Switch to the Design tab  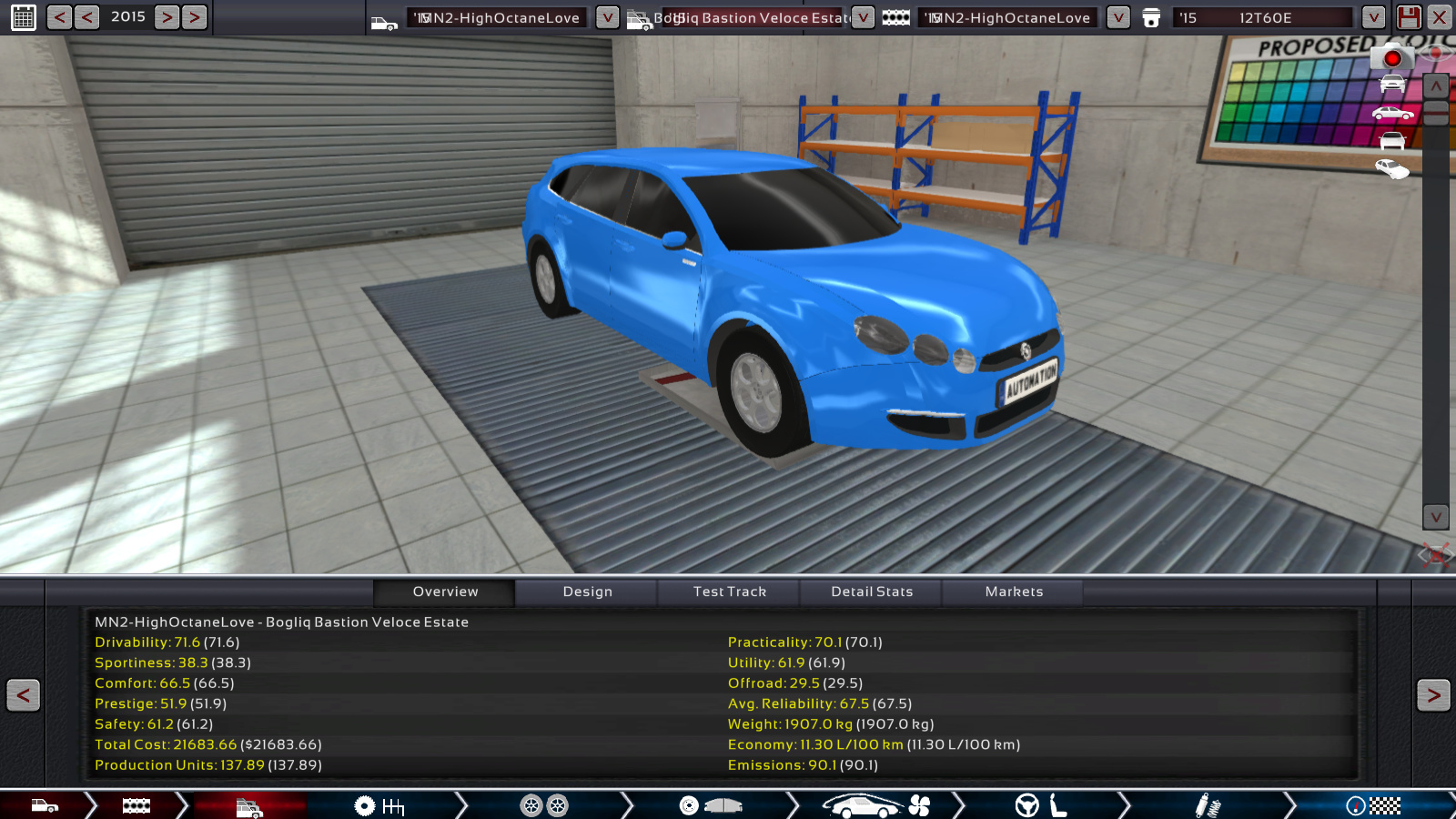pyautogui.click(x=587, y=592)
